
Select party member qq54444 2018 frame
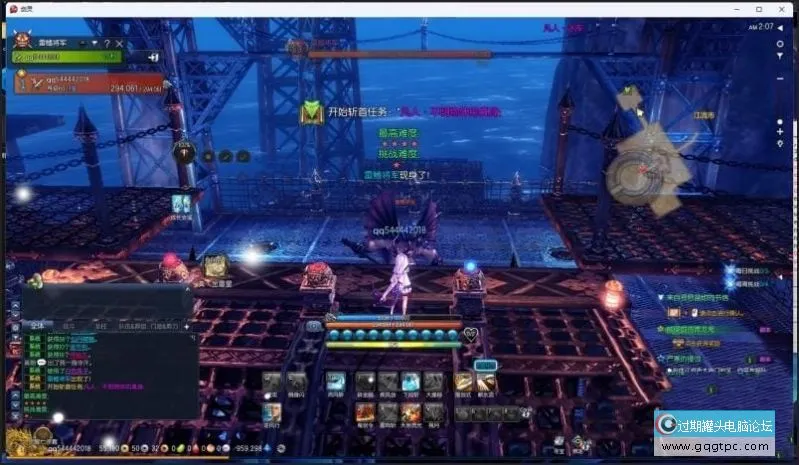(x=90, y=82)
